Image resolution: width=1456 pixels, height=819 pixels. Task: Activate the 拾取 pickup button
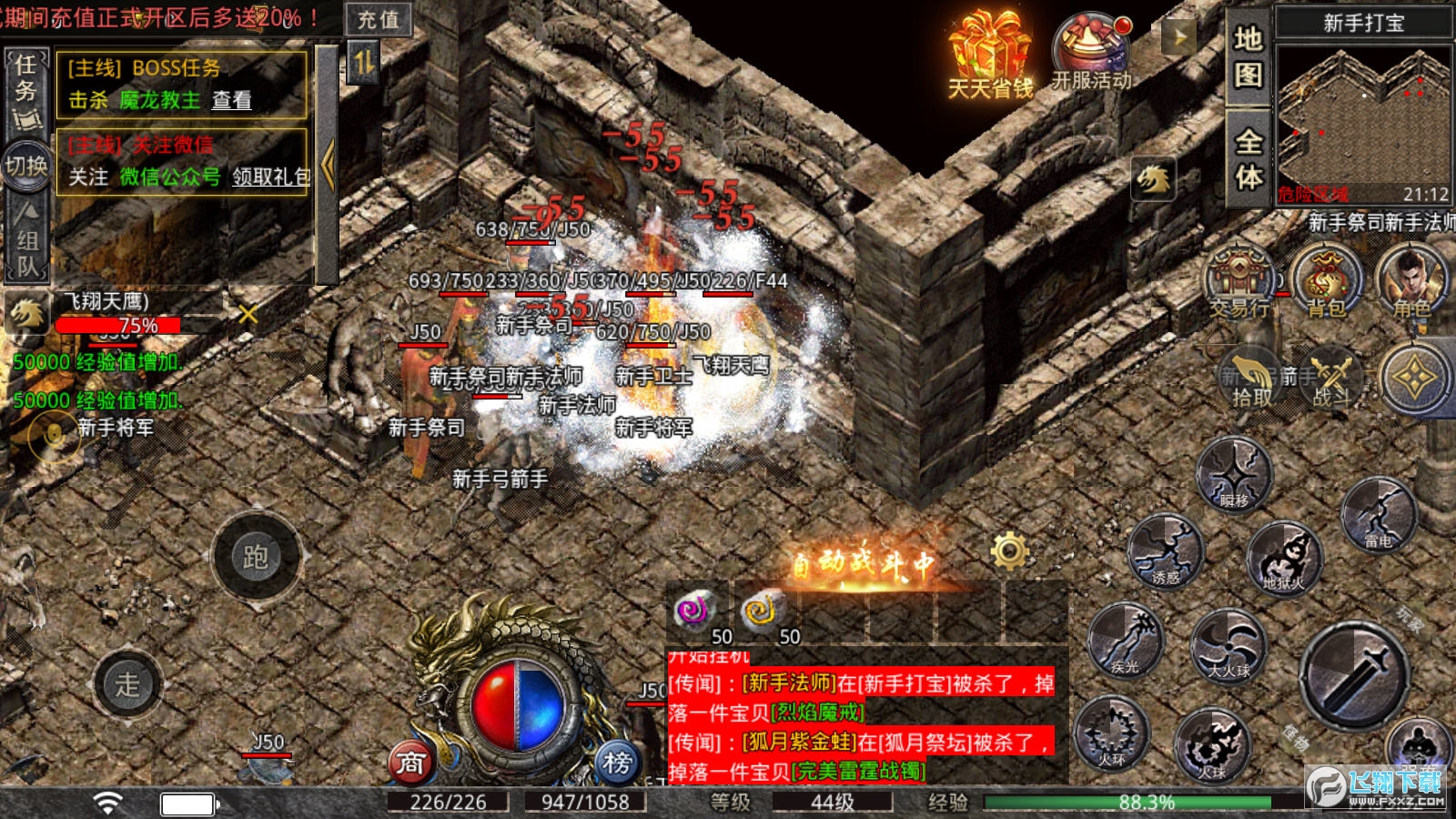click(x=1253, y=378)
